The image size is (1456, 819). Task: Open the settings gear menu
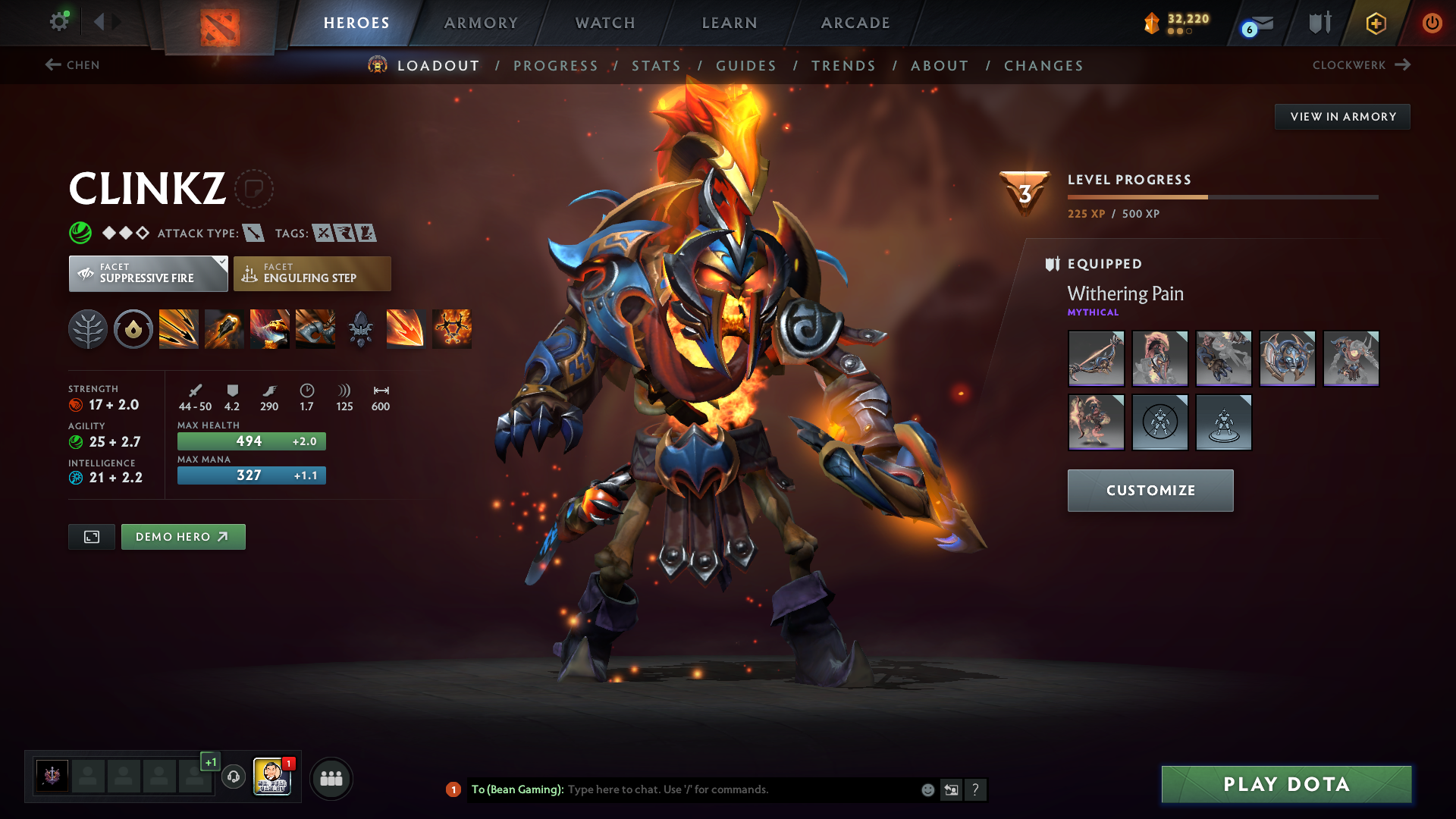(x=58, y=22)
